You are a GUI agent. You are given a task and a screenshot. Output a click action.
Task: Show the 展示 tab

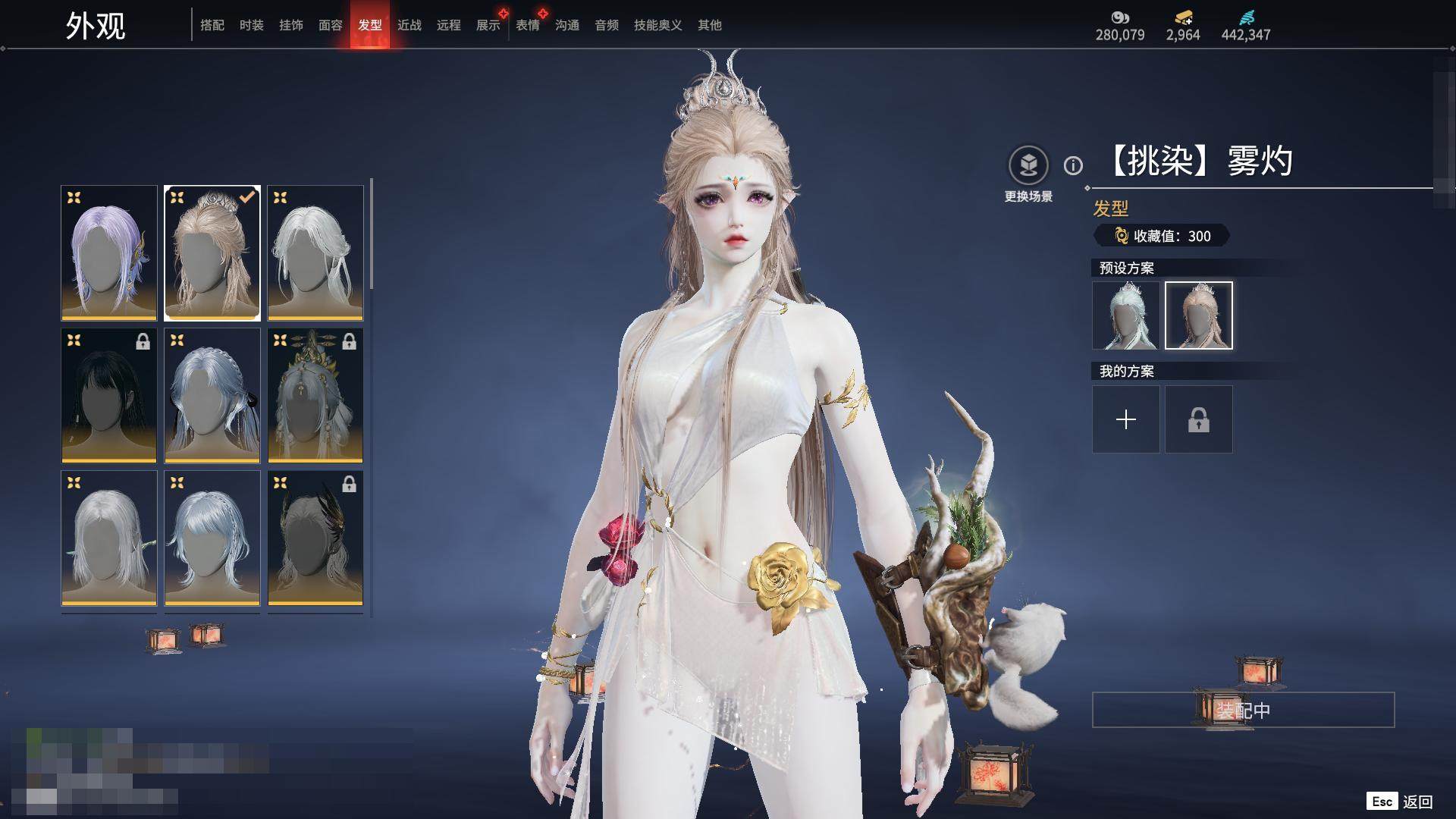tap(488, 25)
